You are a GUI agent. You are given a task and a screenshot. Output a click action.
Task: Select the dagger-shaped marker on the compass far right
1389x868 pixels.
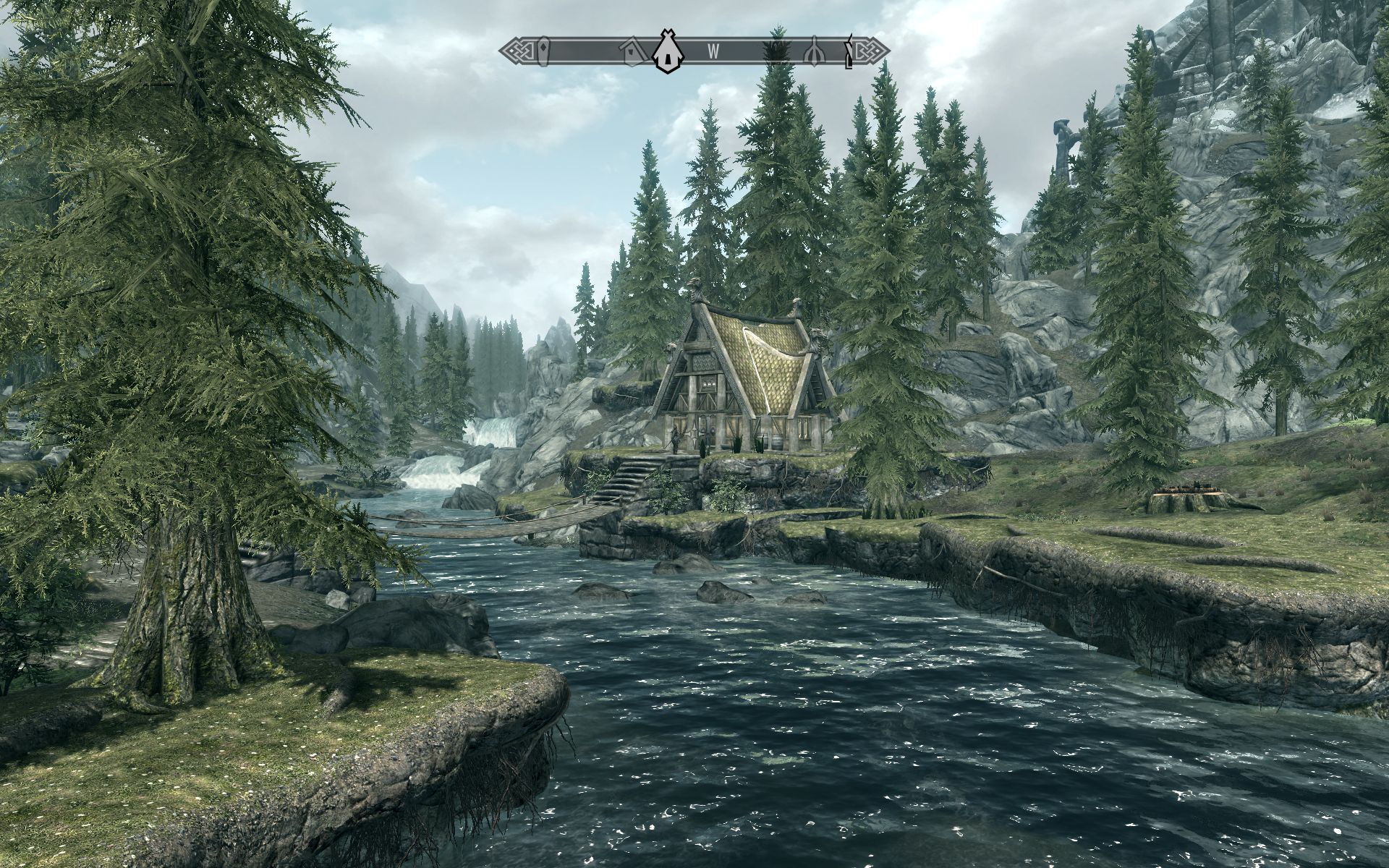tap(847, 51)
